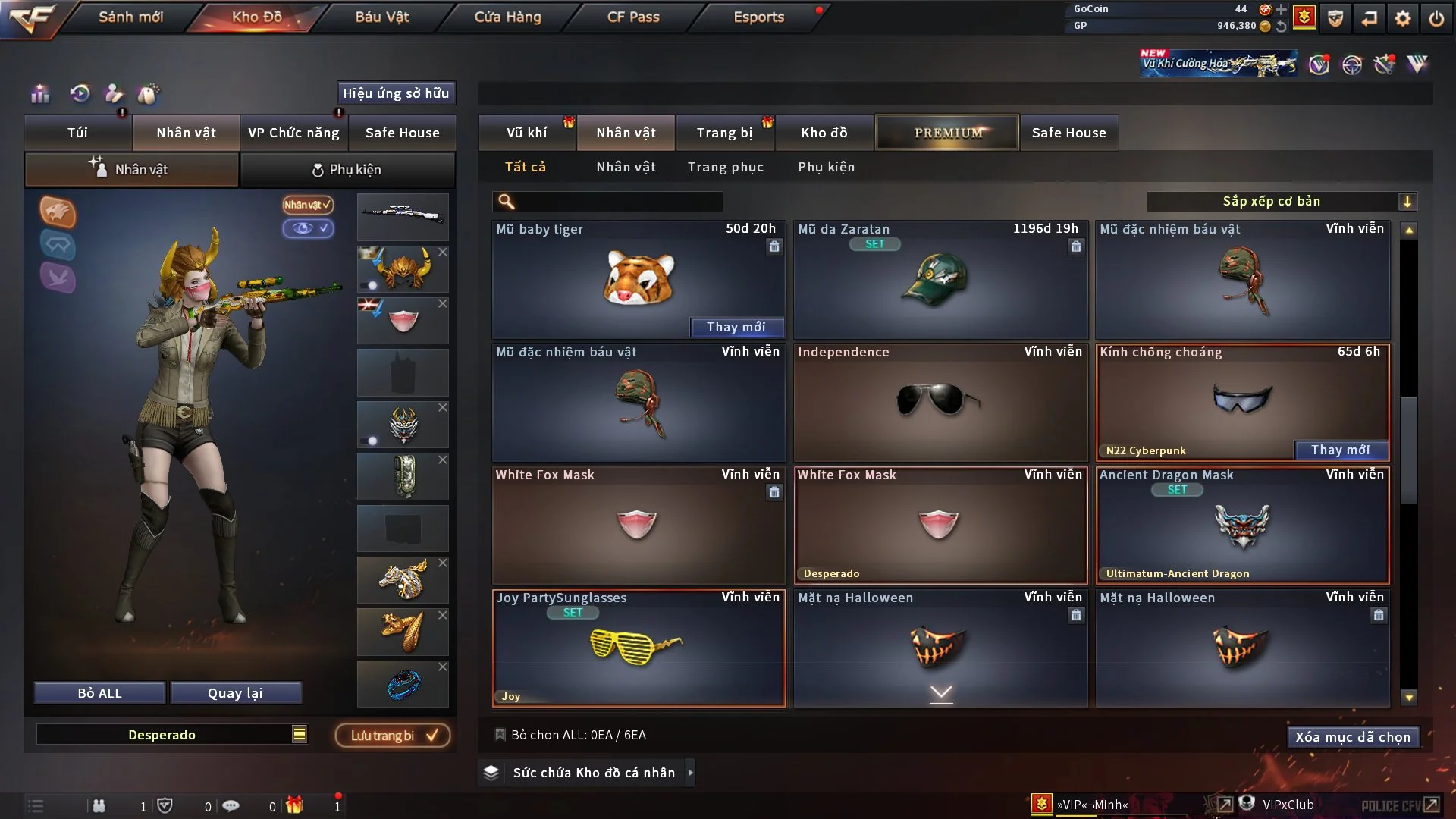Open the Cửa Hàng shop menu
The image size is (1456, 819).
[507, 17]
